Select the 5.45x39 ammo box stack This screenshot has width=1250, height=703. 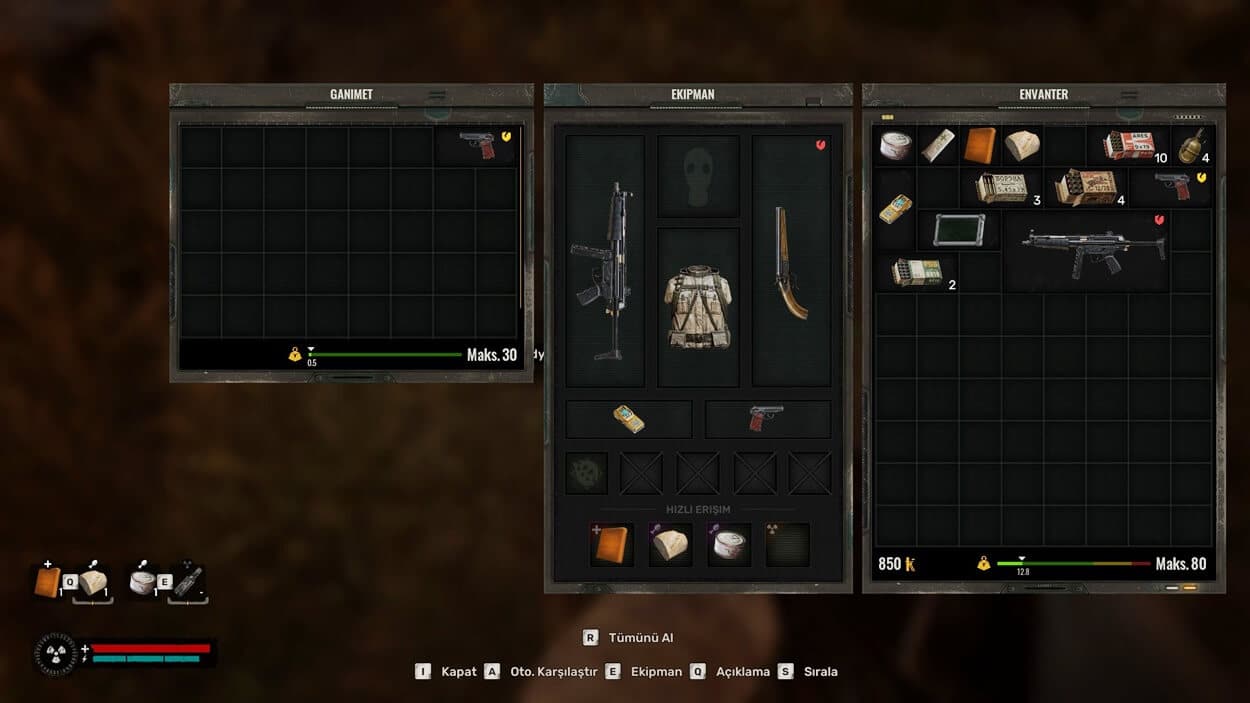pyautogui.click(x=1003, y=187)
